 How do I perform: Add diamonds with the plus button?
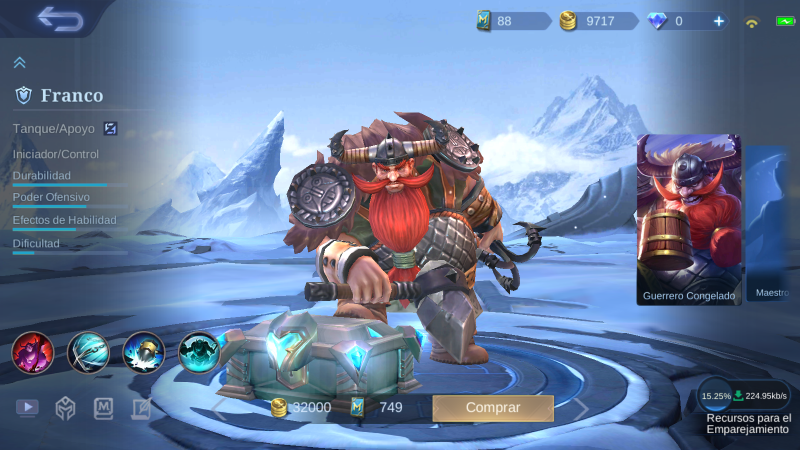(x=719, y=20)
